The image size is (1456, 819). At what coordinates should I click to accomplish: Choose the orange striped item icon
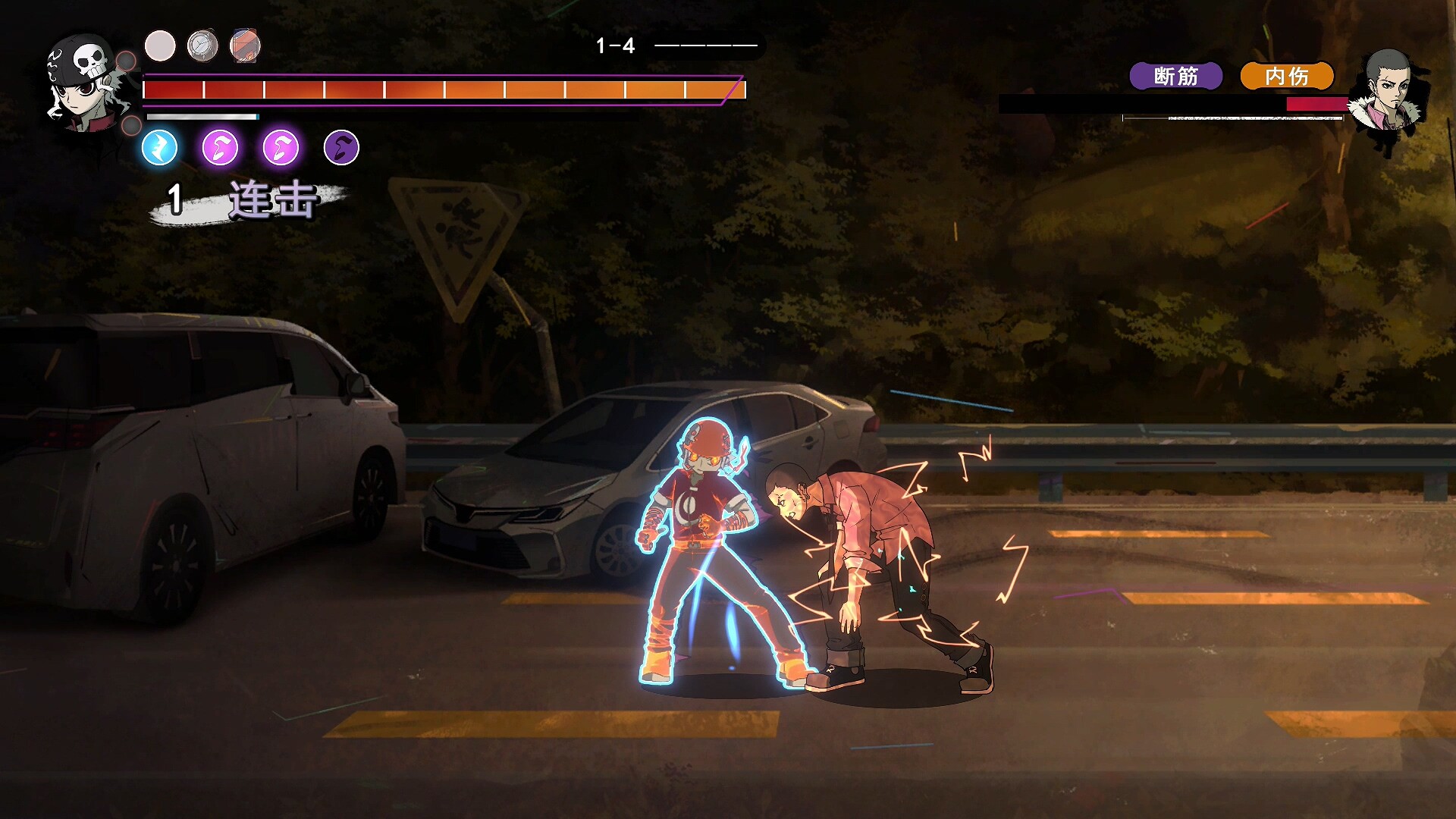(246, 46)
